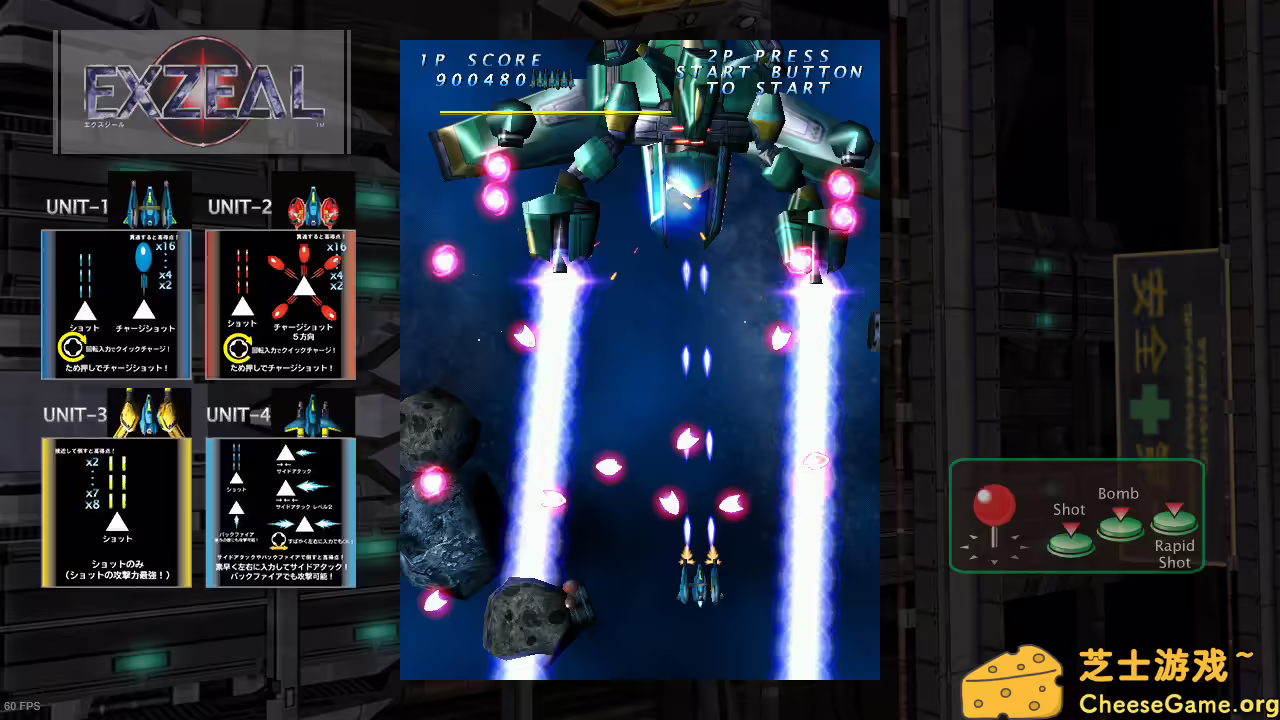The image size is (1280, 720).
Task: Collapse the UNIT-3 shot info panel
Action: [116, 510]
